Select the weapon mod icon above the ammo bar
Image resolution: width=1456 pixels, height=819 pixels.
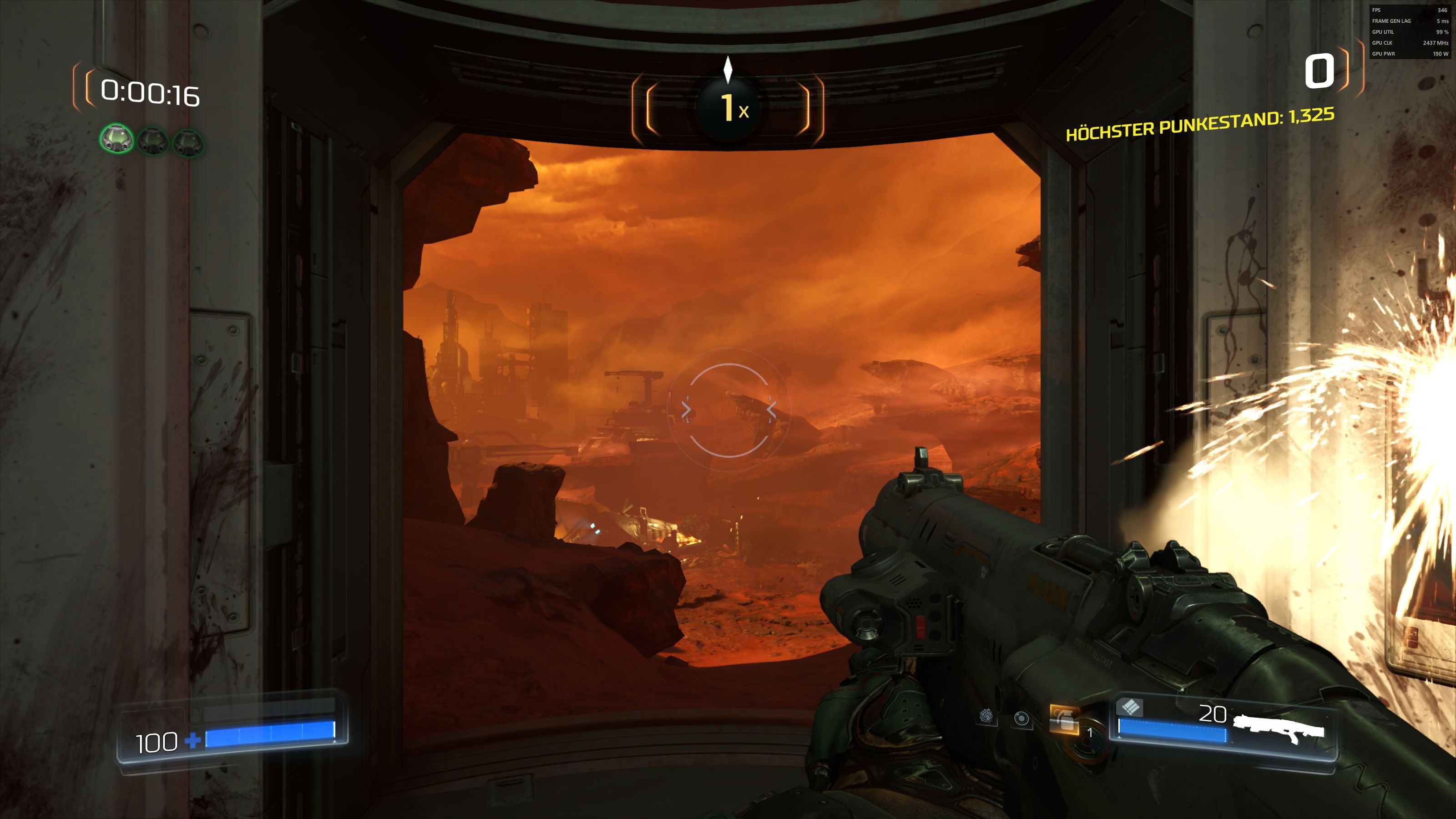click(1129, 706)
